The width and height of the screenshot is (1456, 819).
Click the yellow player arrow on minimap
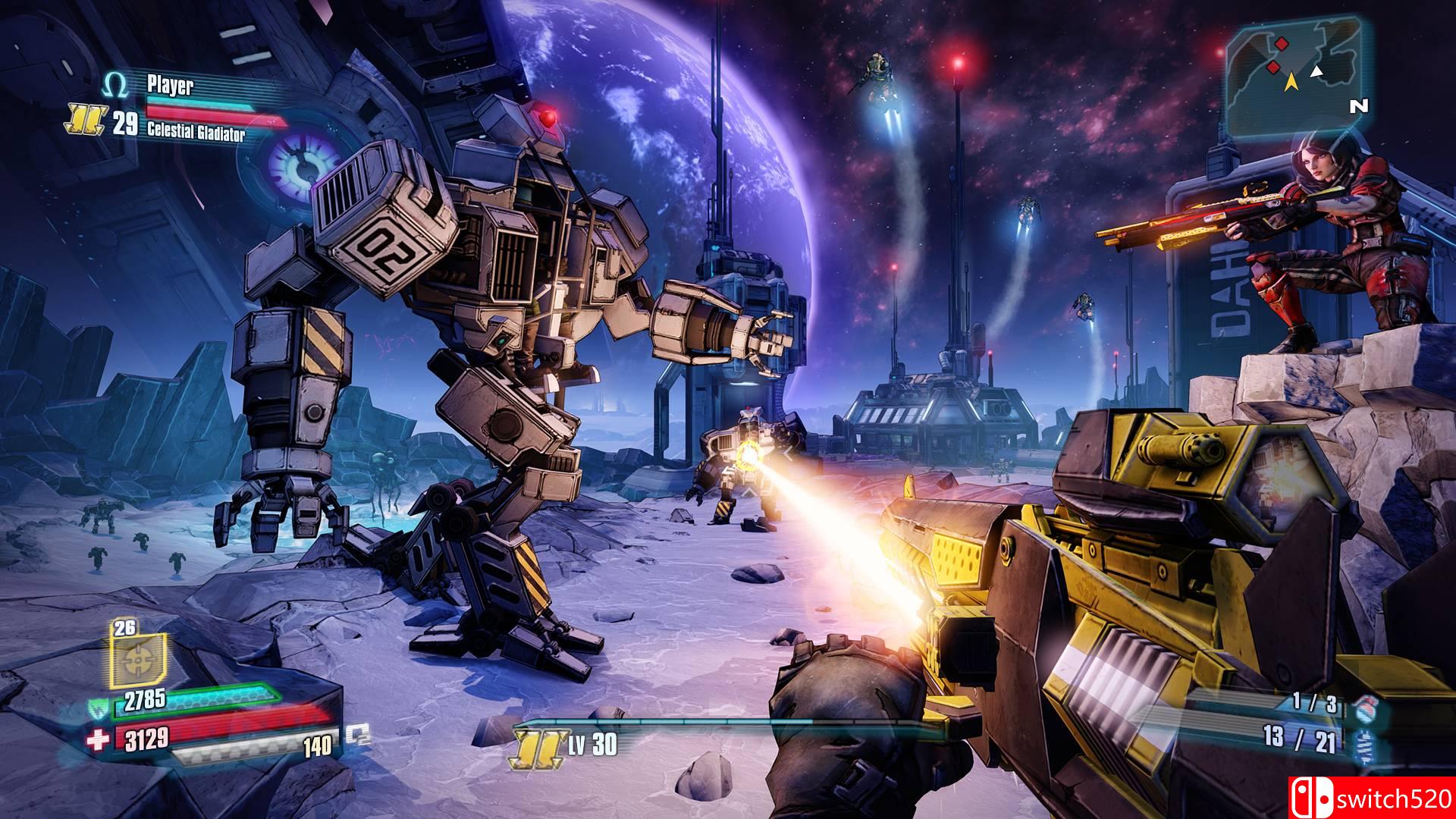coord(1290,84)
